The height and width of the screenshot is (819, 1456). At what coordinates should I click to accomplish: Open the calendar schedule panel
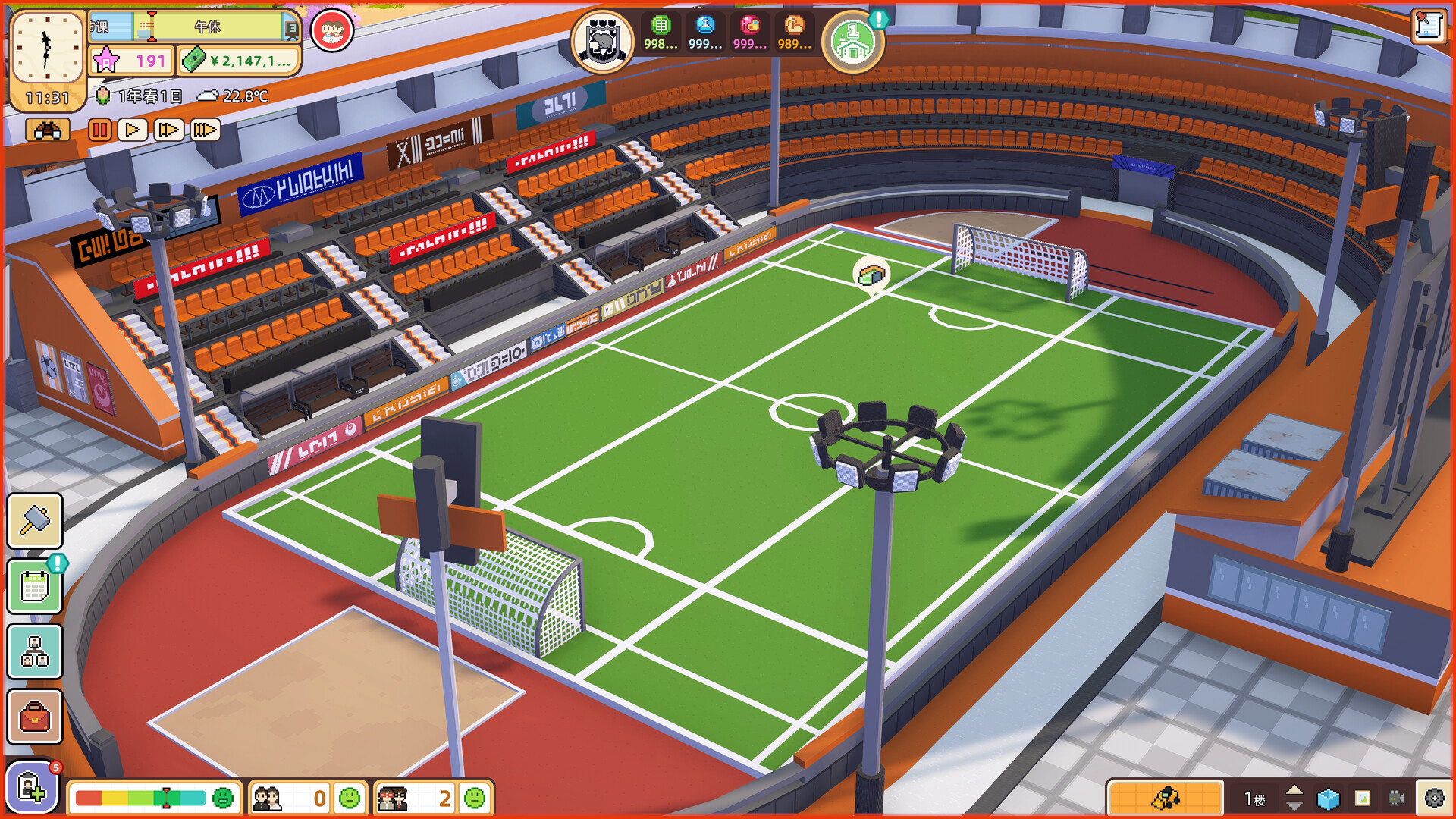click(x=35, y=586)
